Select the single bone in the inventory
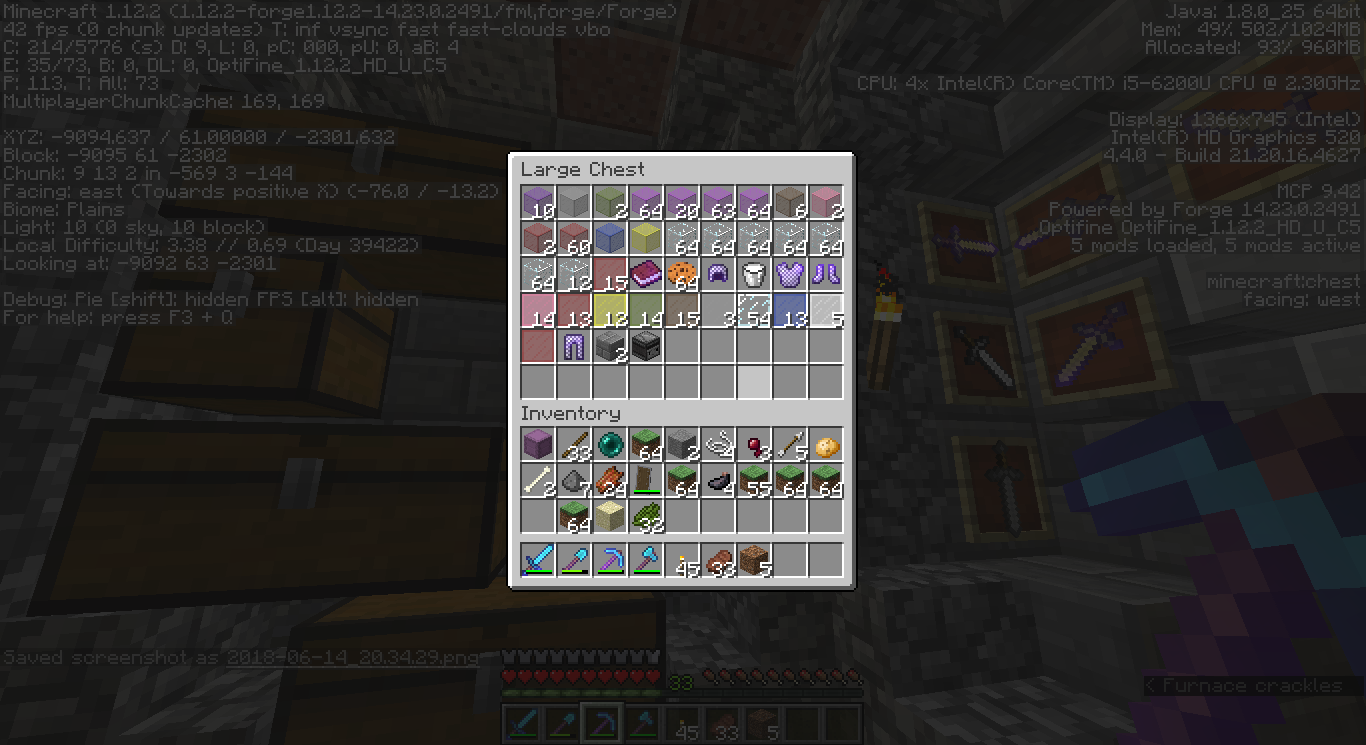The width and height of the screenshot is (1366, 745). 538,480
